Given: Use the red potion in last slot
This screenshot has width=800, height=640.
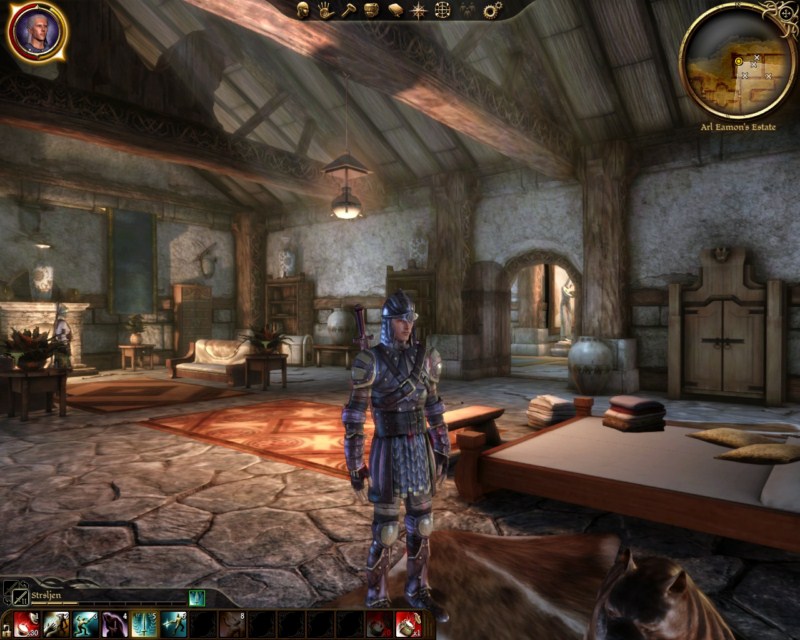Looking at the screenshot, I should click(x=408, y=625).
